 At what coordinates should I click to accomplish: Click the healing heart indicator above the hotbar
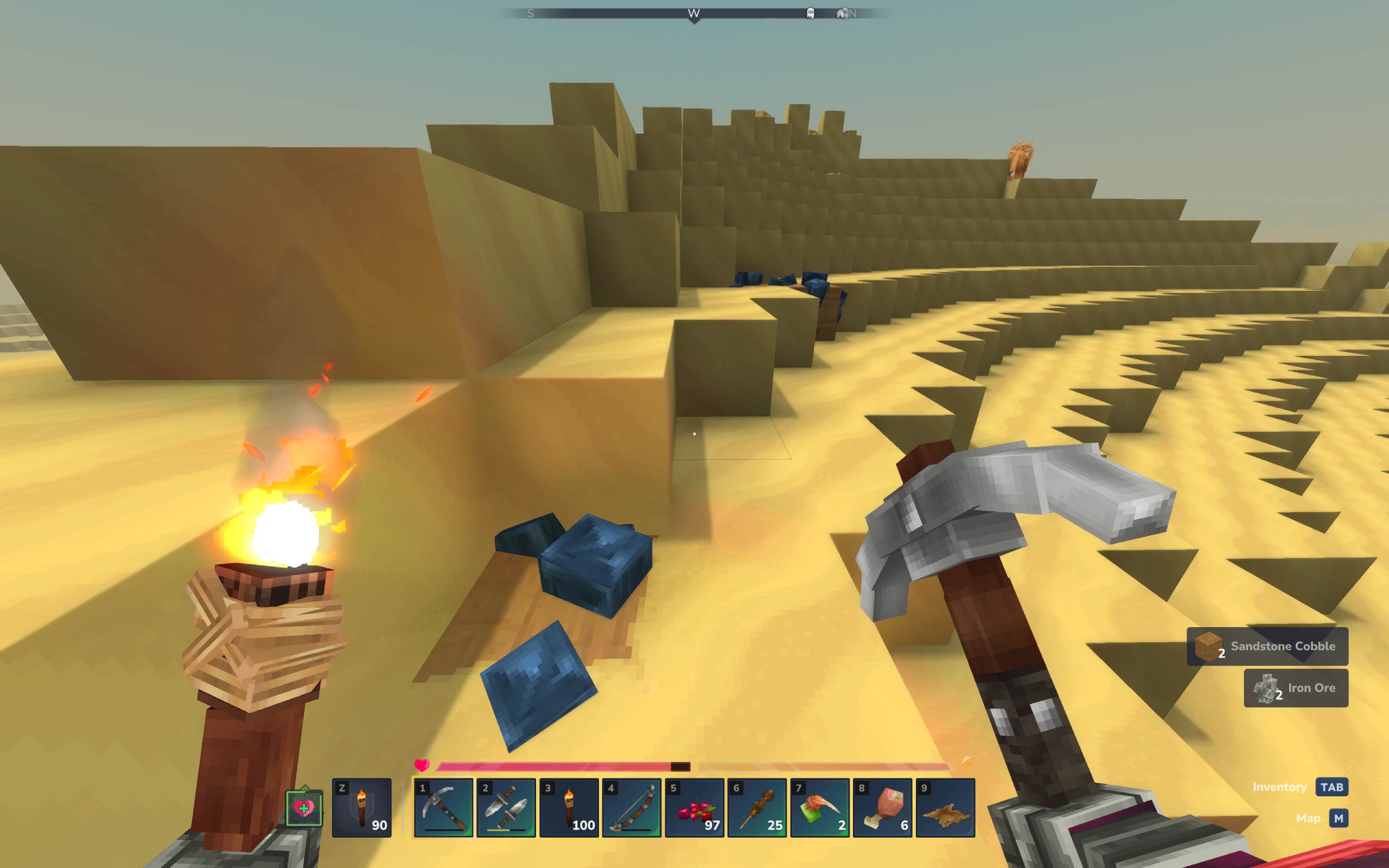(304, 808)
